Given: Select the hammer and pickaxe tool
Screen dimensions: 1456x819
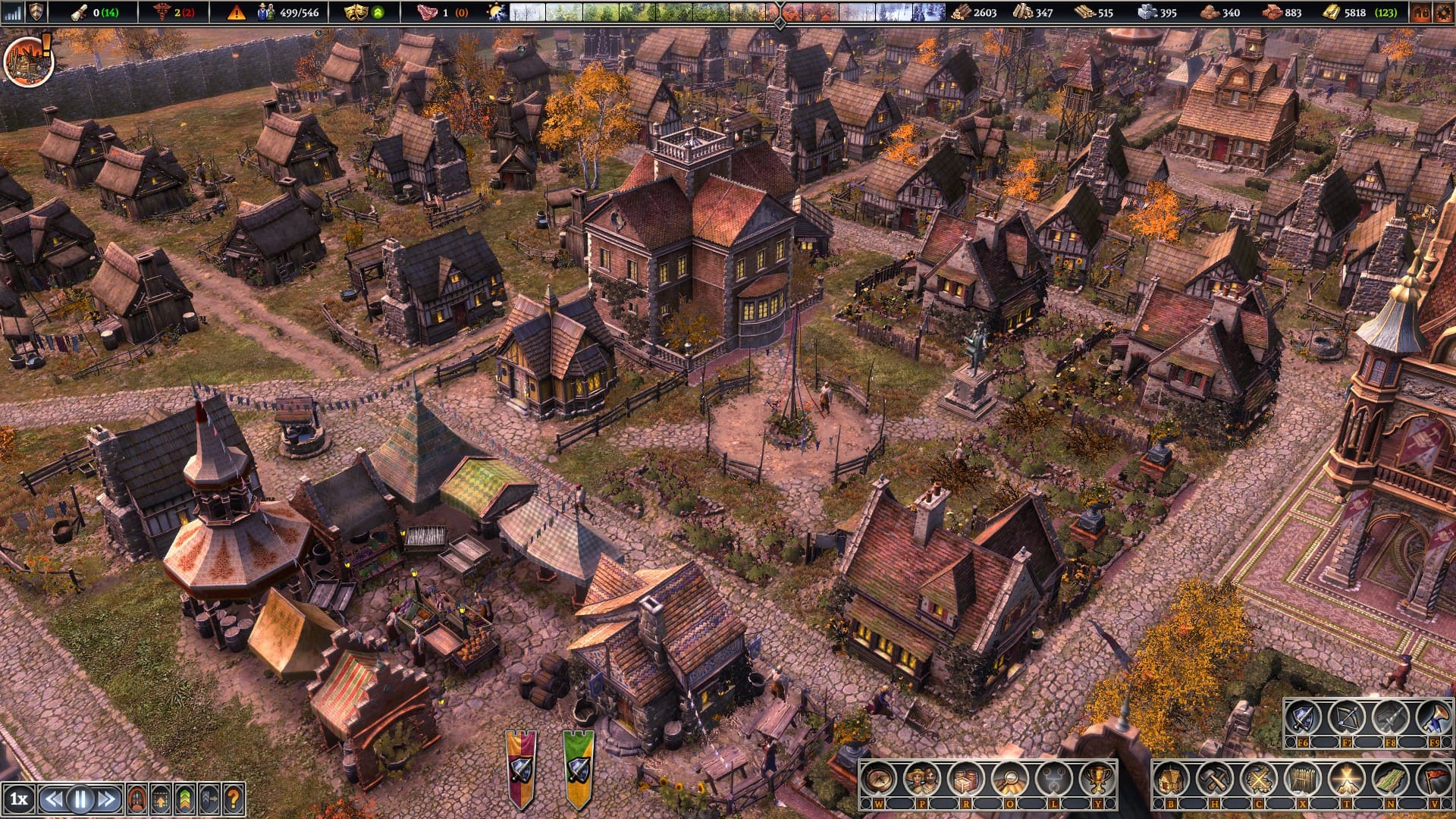Looking at the screenshot, I should point(1215,779).
